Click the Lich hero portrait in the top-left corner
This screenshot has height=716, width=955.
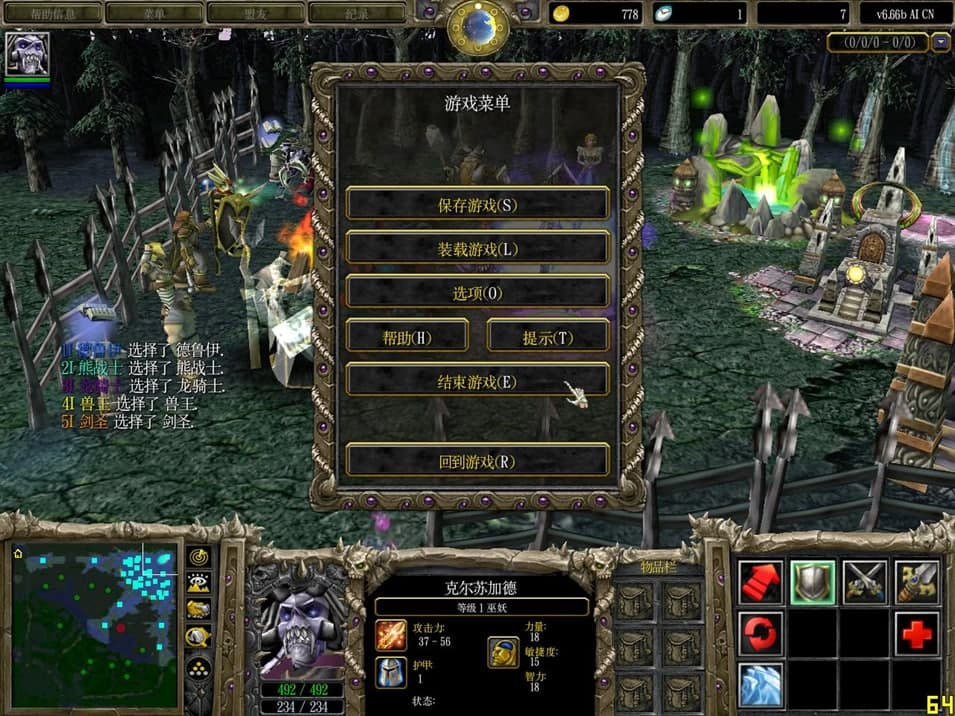coord(27,54)
